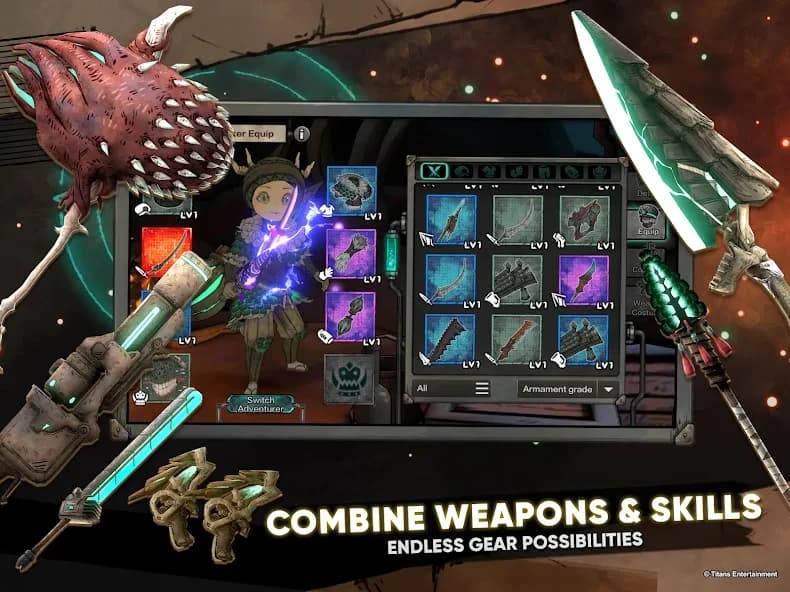Select the crossed swords weapon tab
Screen dimensions: 790x592
[x=432, y=171]
